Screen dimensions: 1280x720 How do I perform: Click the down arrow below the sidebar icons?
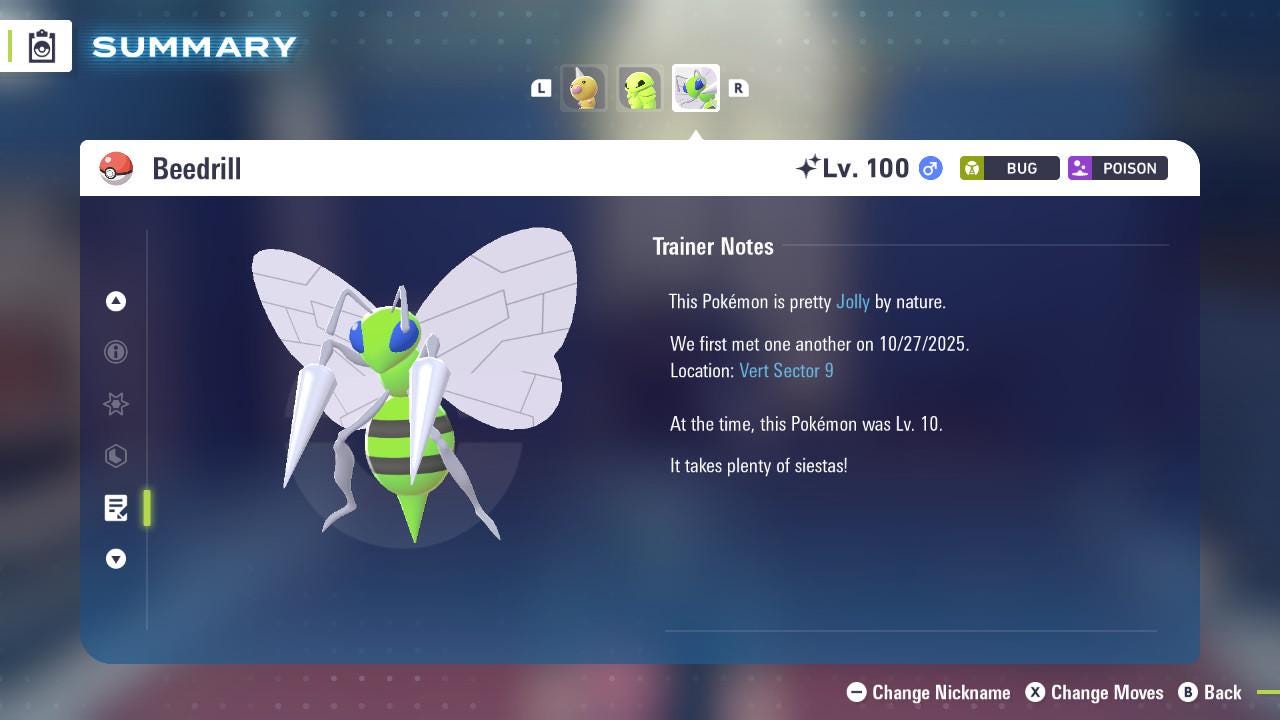coord(116,559)
